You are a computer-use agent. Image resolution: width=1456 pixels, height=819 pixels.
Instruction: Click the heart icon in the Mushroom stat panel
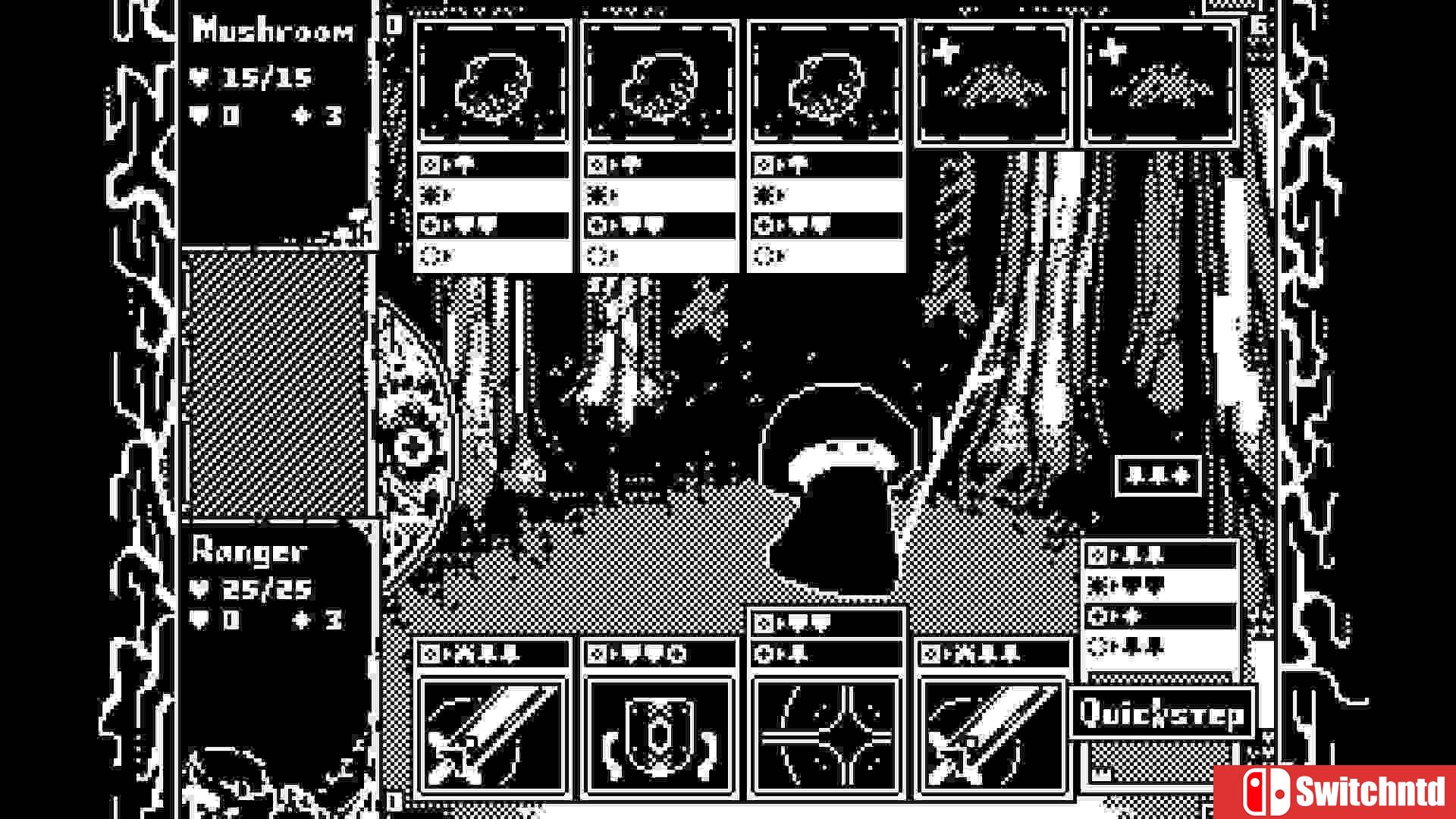(x=201, y=76)
